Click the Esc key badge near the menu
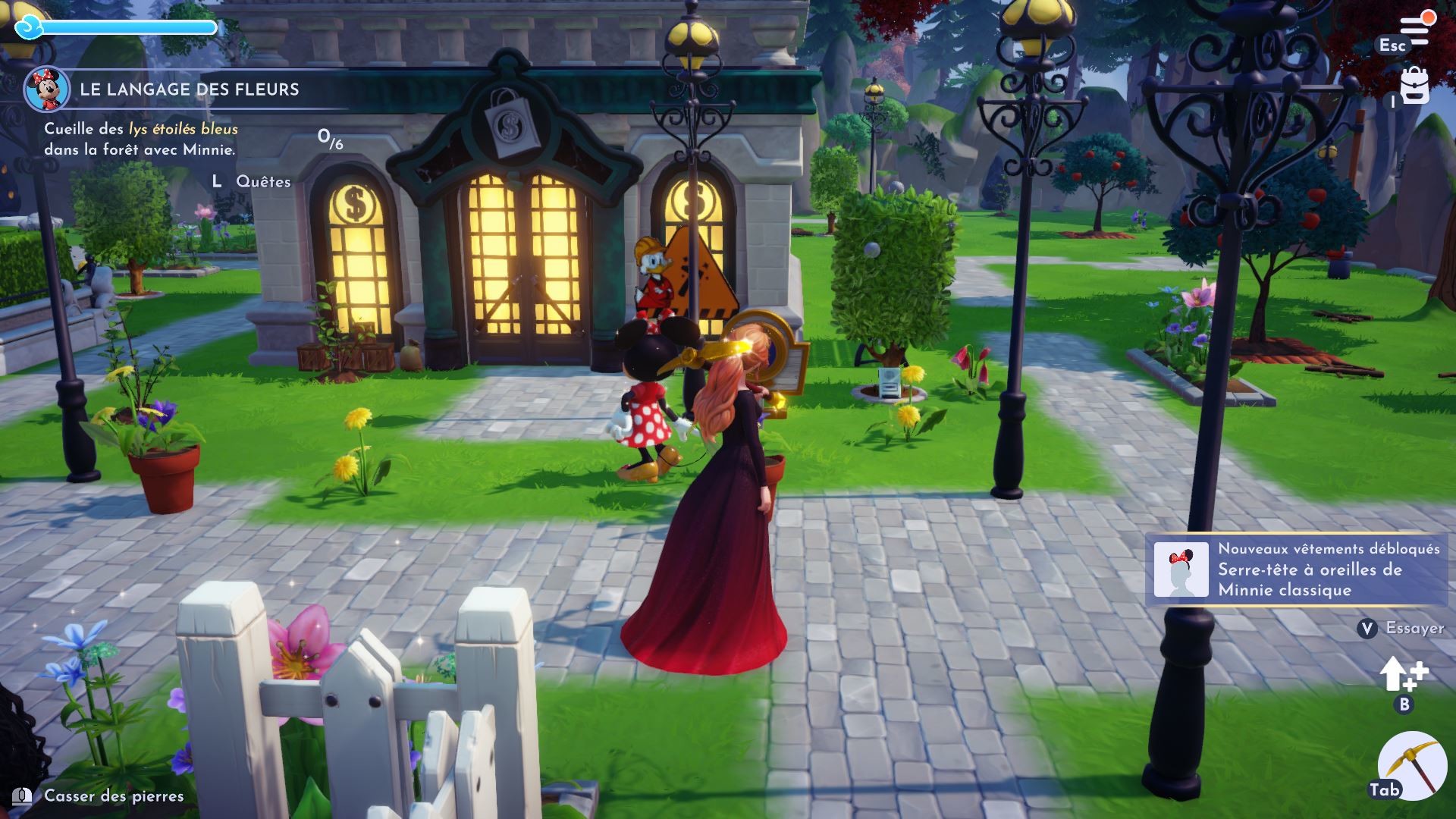The image size is (1456, 819). pyautogui.click(x=1394, y=46)
